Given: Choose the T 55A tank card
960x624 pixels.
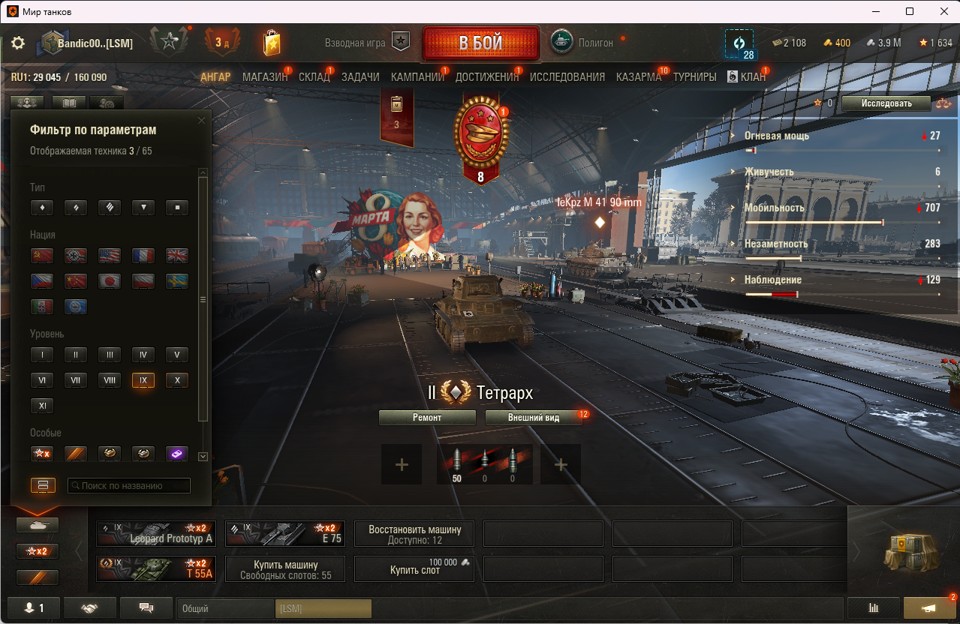Looking at the screenshot, I should click(156, 569).
